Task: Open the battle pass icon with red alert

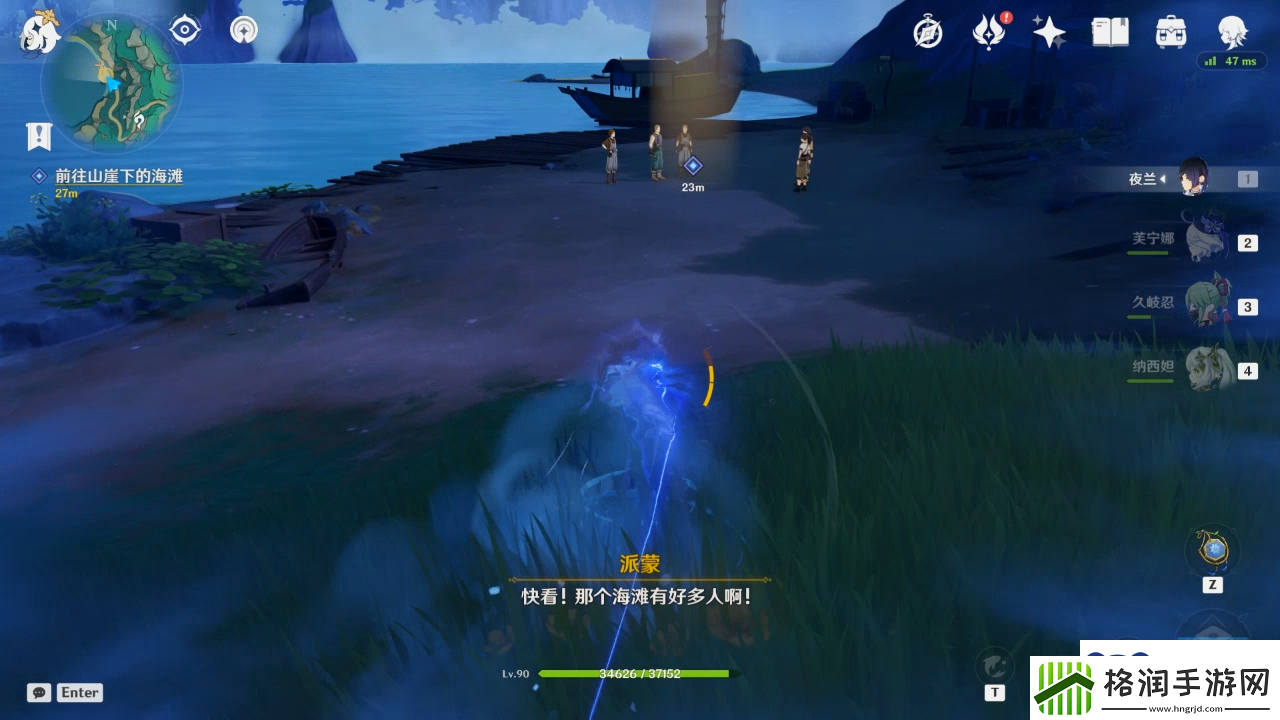Action: coord(989,33)
